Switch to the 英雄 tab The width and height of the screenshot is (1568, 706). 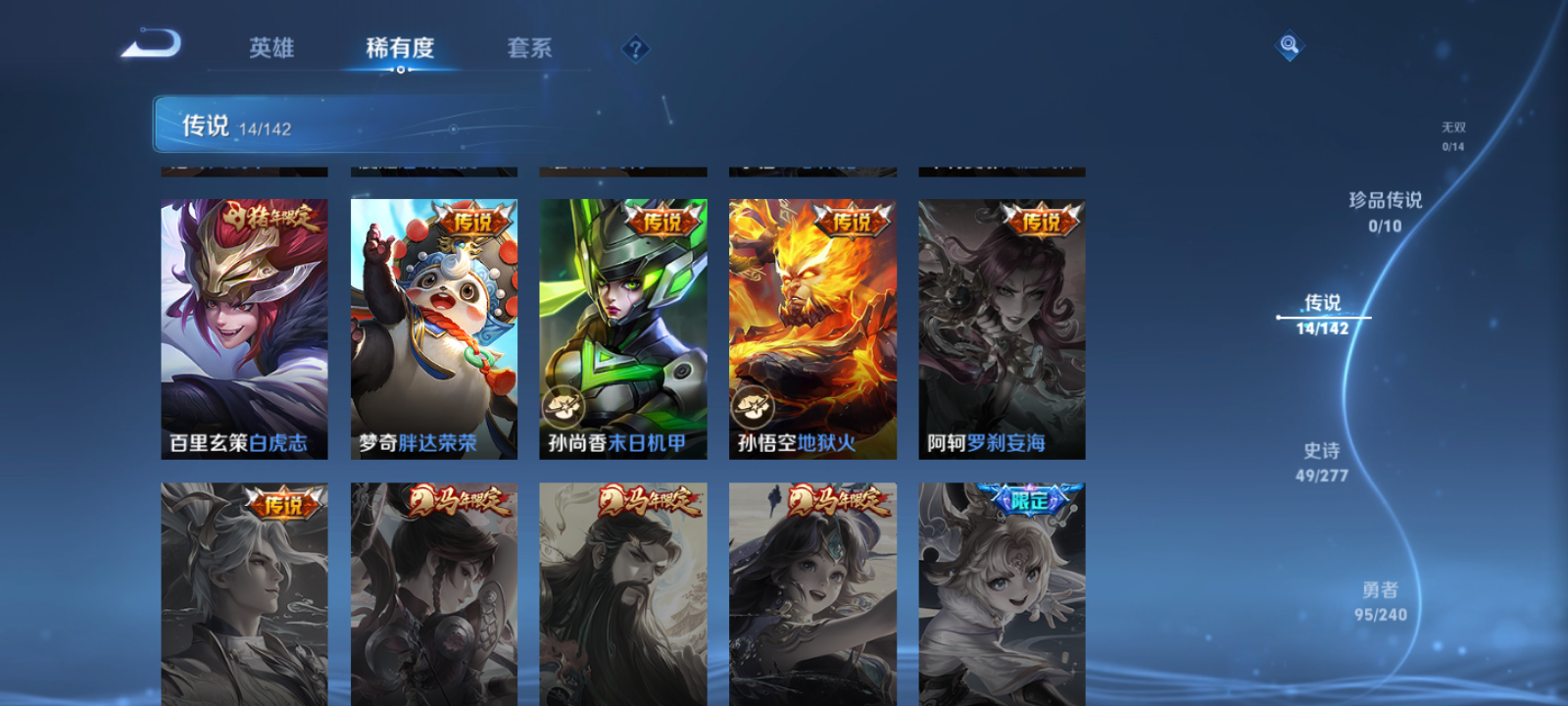[x=272, y=46]
